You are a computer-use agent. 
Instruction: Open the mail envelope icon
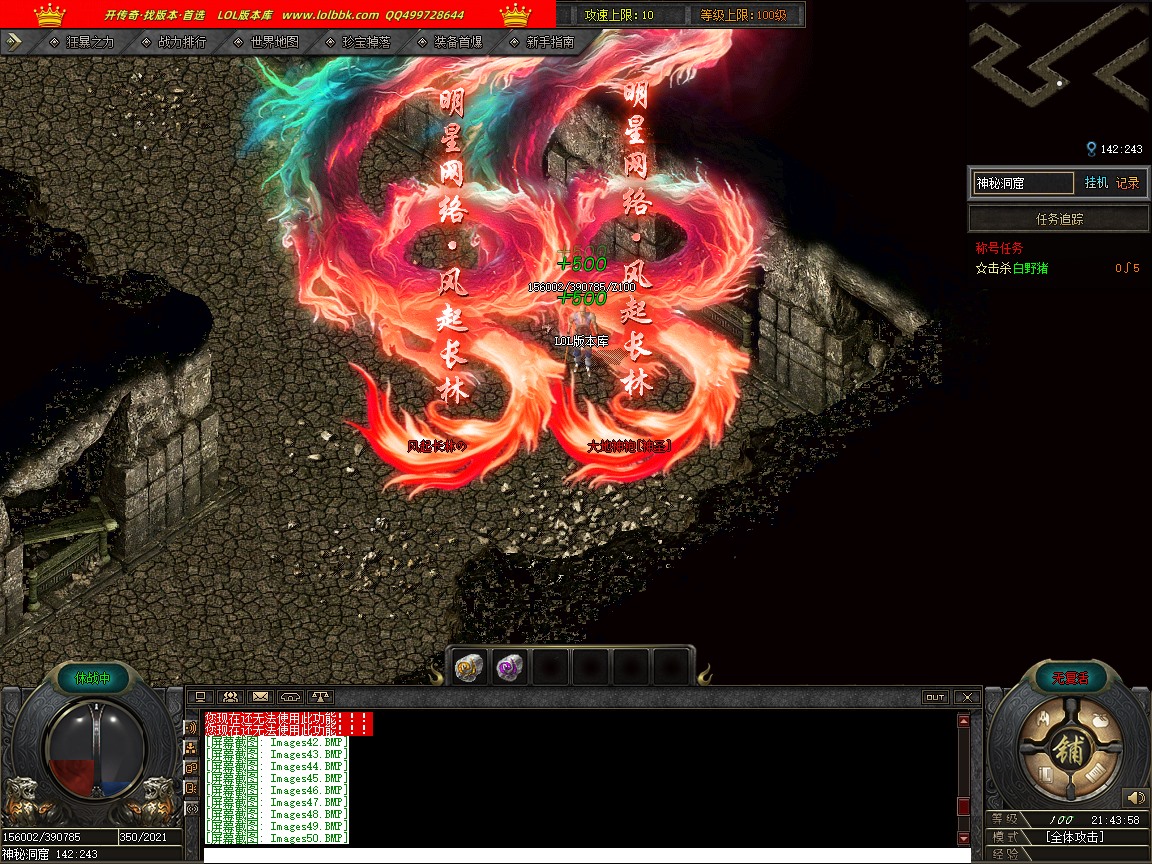click(x=260, y=697)
